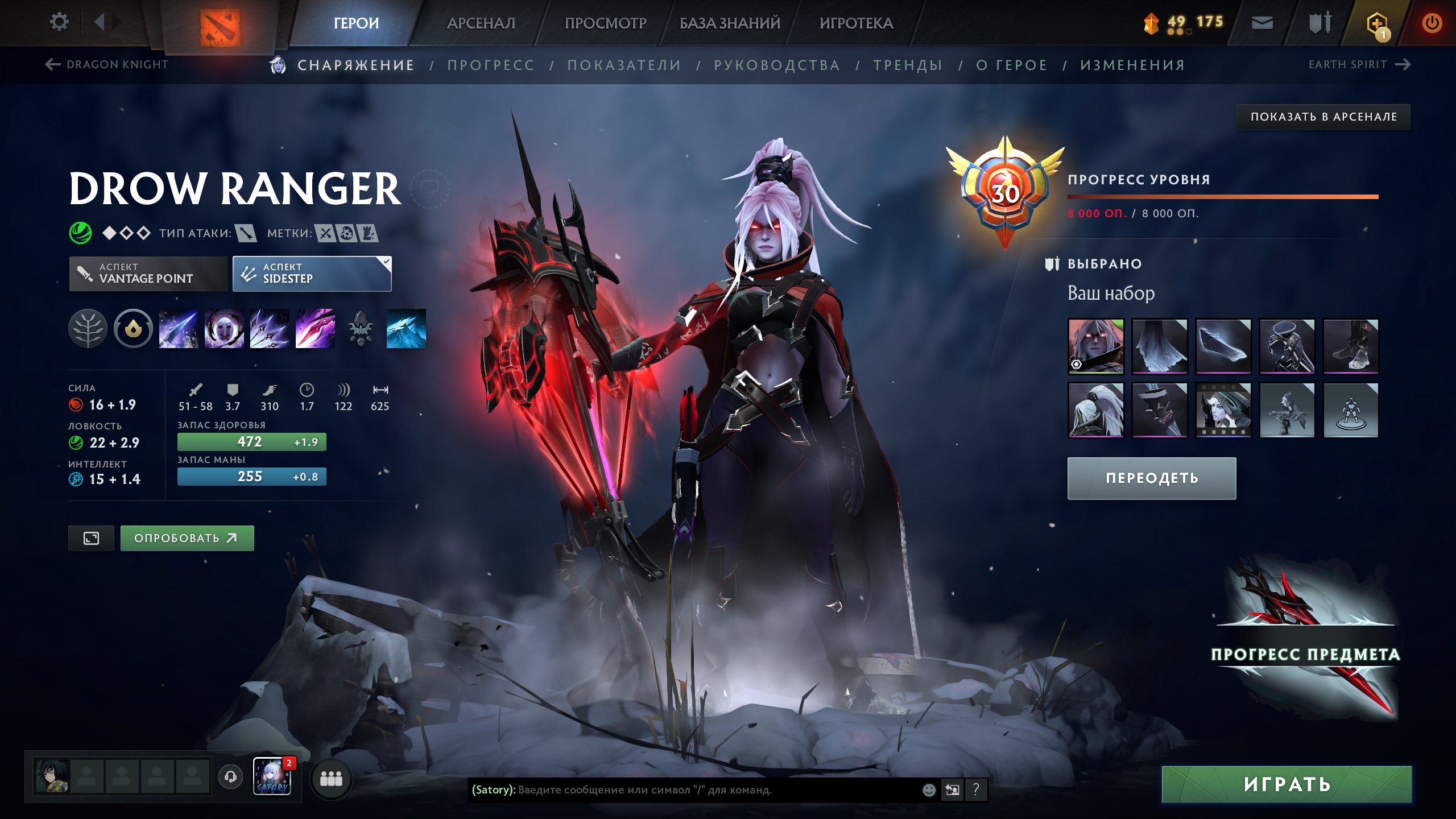
Task: Advance to the Earth Spirit hero page
Action: tap(1354, 64)
